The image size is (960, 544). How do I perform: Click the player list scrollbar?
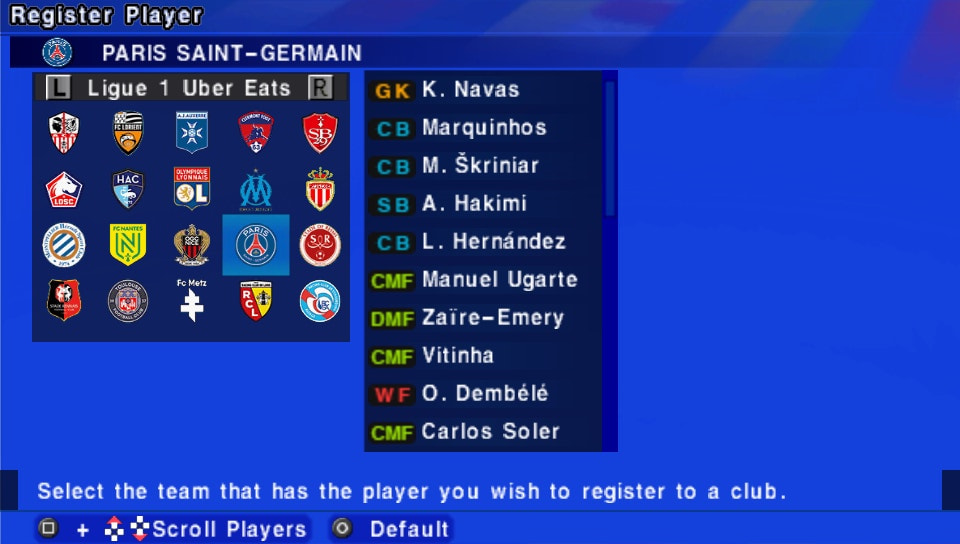[x=610, y=150]
